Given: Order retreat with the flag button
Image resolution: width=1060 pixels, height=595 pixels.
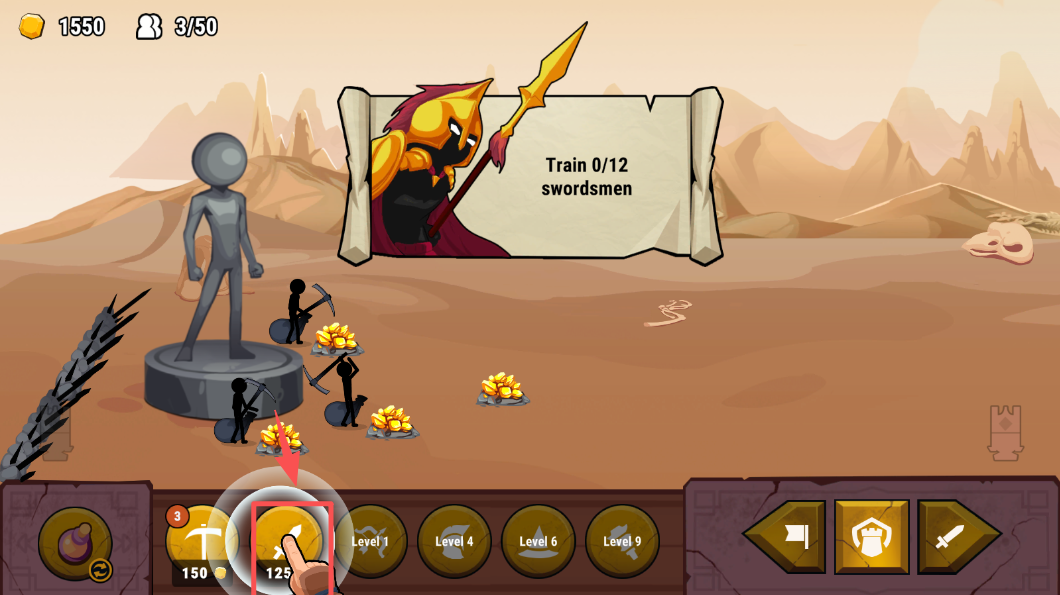Looking at the screenshot, I should click(788, 537).
